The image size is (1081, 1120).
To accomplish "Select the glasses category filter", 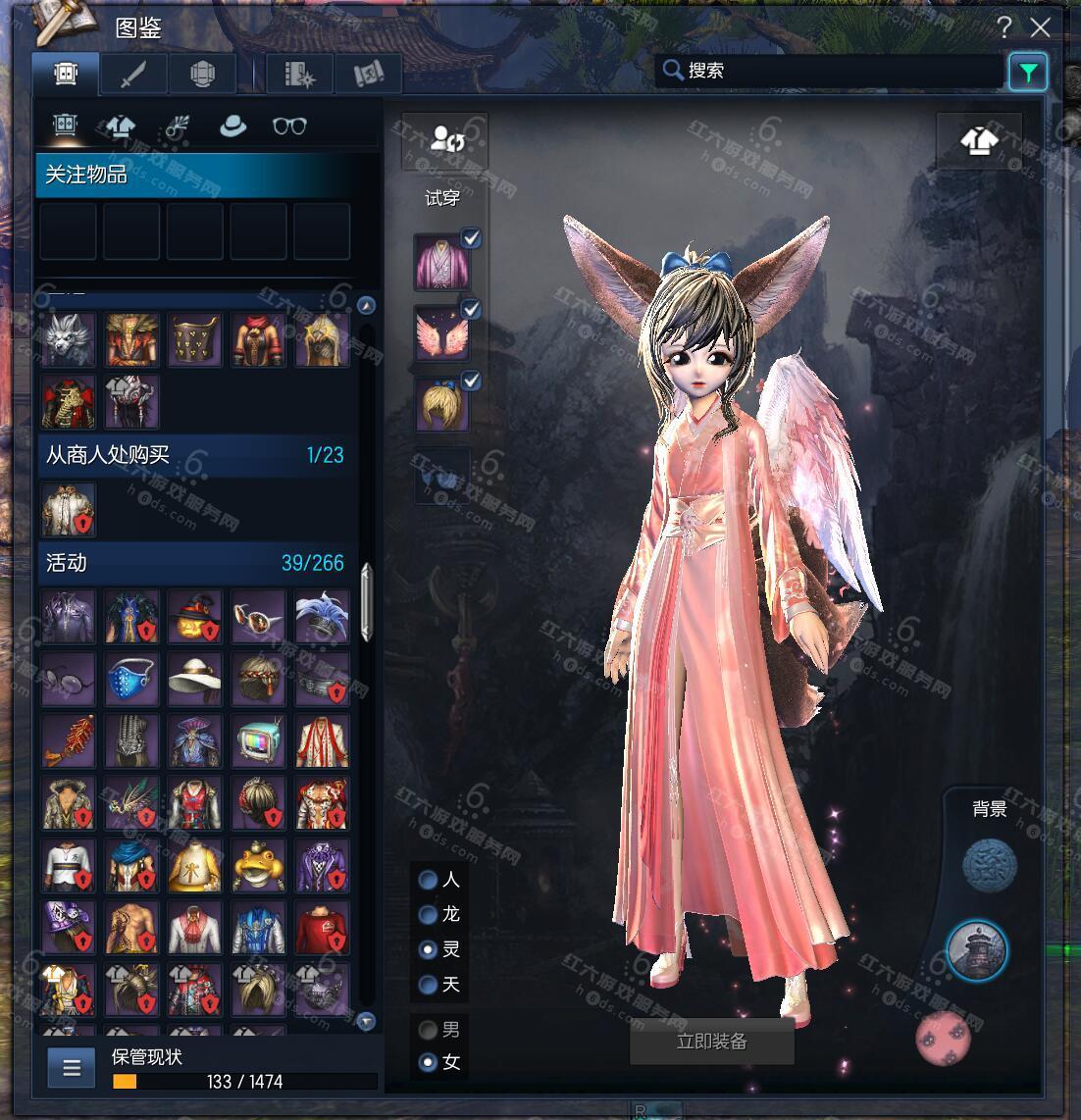I will pyautogui.click(x=289, y=126).
